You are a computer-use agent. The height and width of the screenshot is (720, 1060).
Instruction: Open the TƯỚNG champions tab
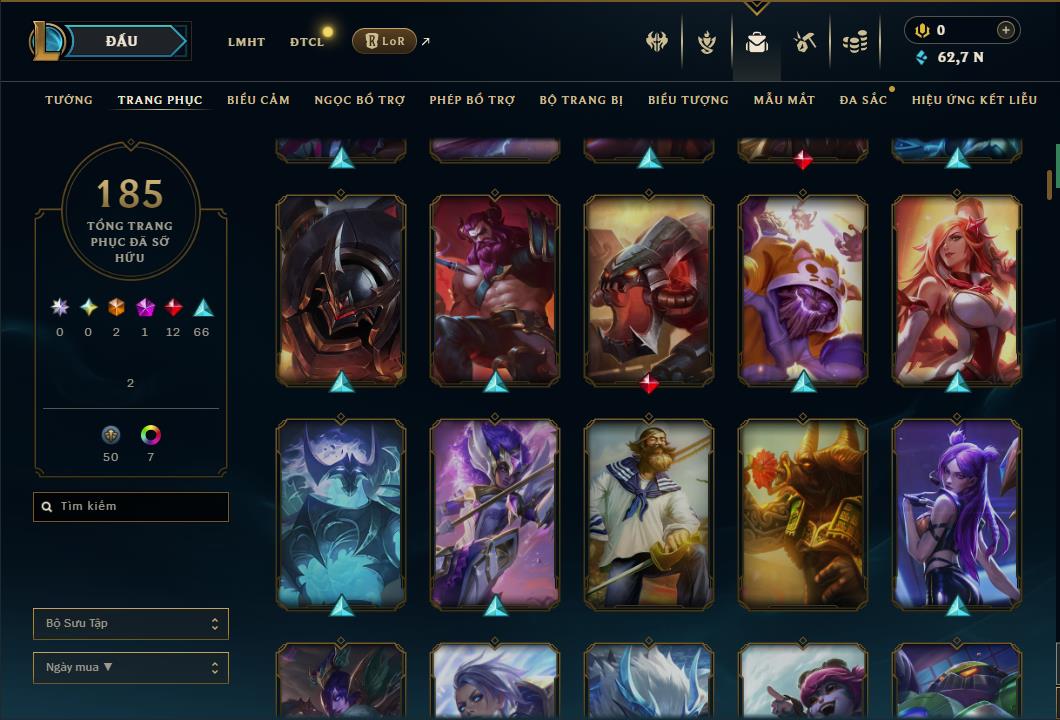(69, 100)
